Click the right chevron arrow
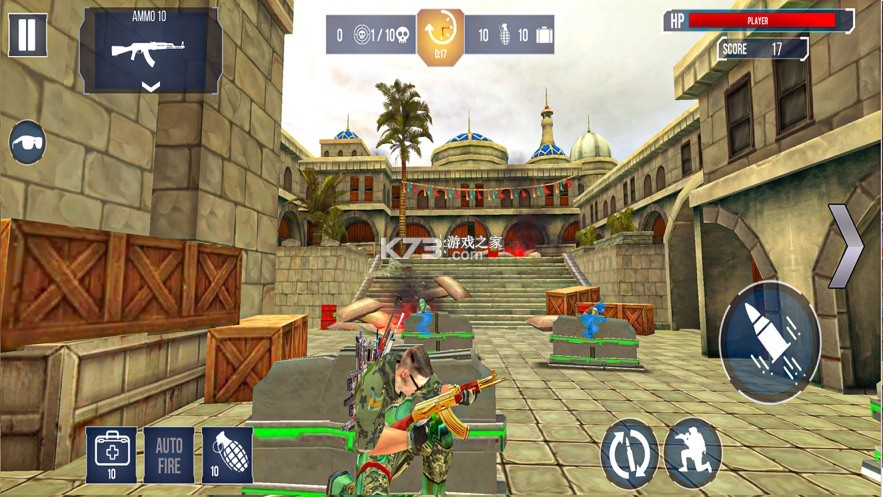Viewport: 883px width, 497px height. pyautogui.click(x=847, y=245)
